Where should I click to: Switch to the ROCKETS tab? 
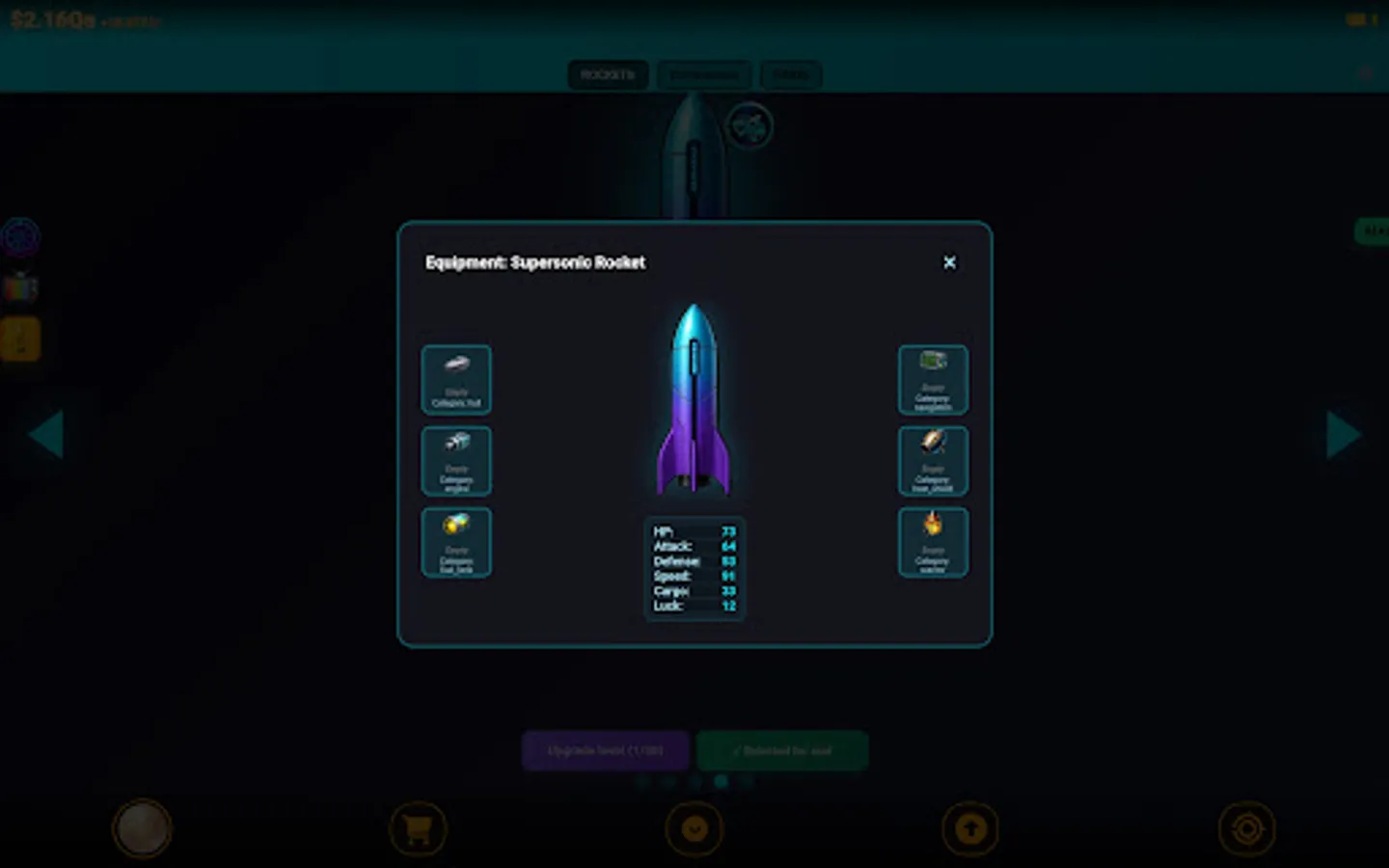[607, 74]
